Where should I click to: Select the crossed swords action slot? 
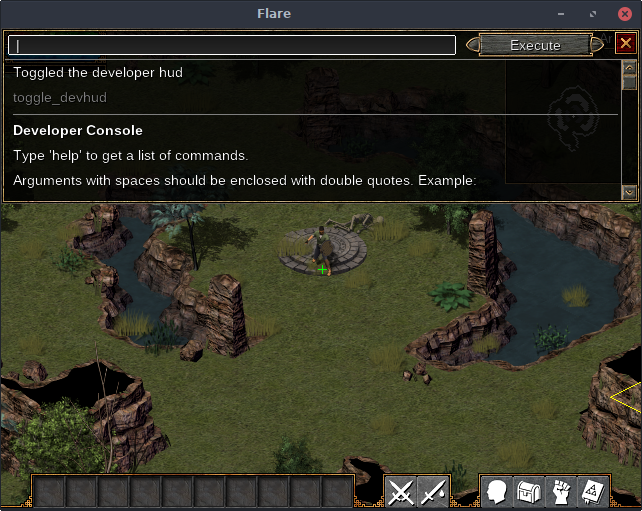coord(401,492)
